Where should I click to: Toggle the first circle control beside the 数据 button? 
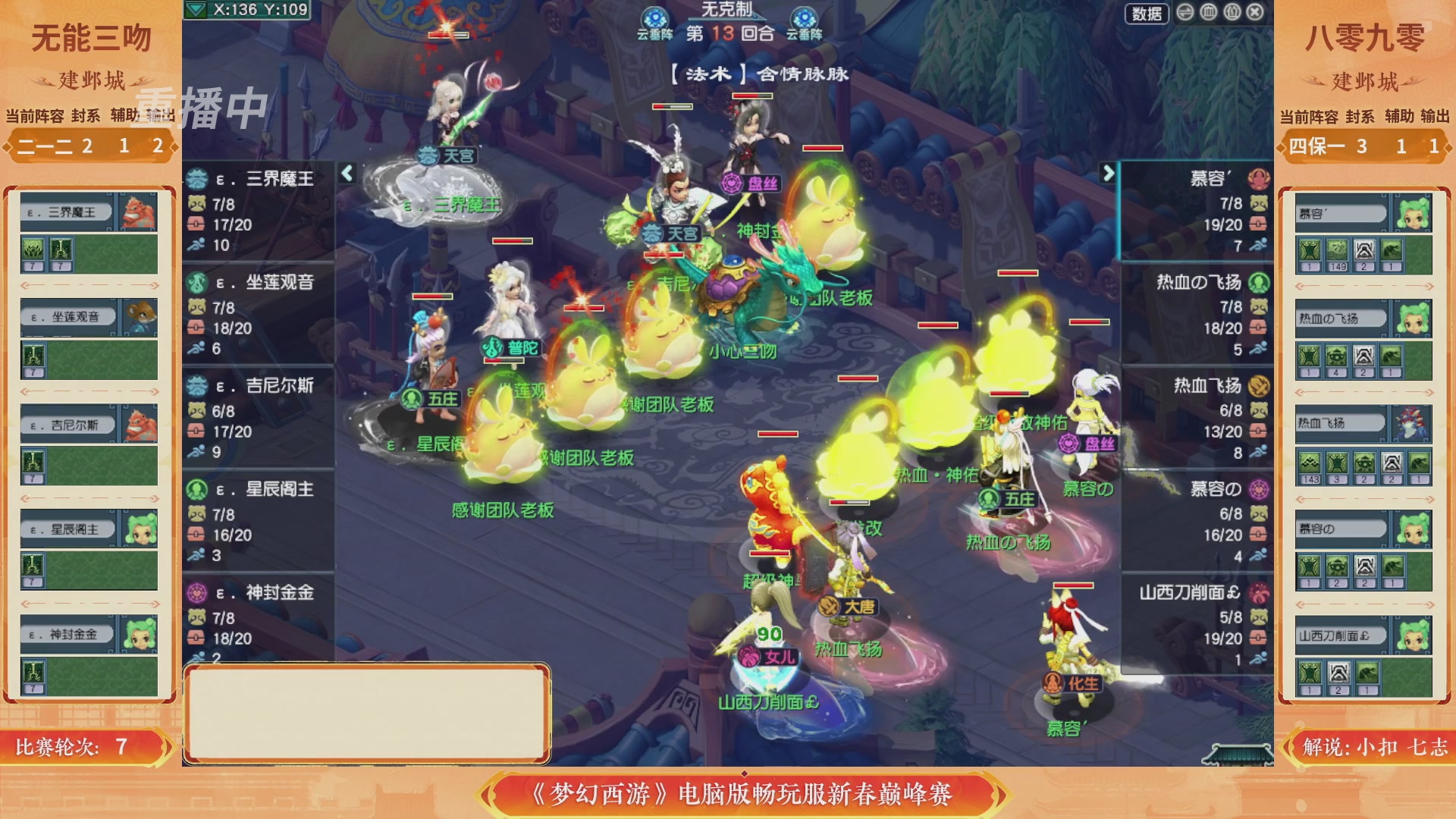point(1185,13)
